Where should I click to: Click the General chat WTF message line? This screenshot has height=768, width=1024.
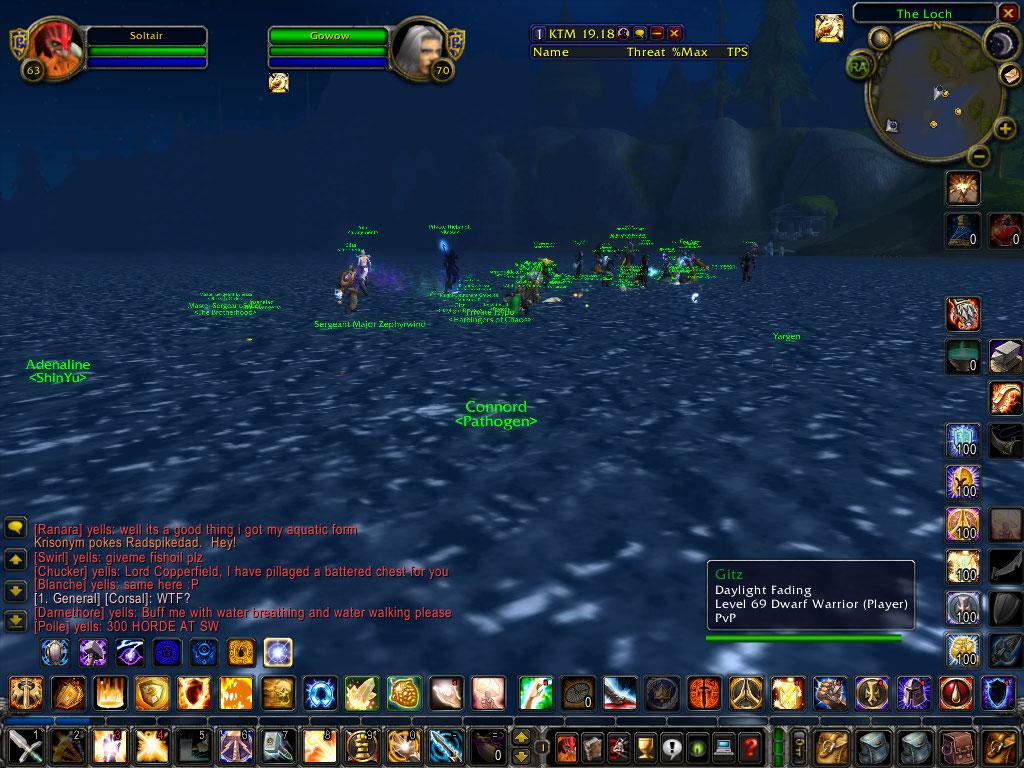point(112,599)
